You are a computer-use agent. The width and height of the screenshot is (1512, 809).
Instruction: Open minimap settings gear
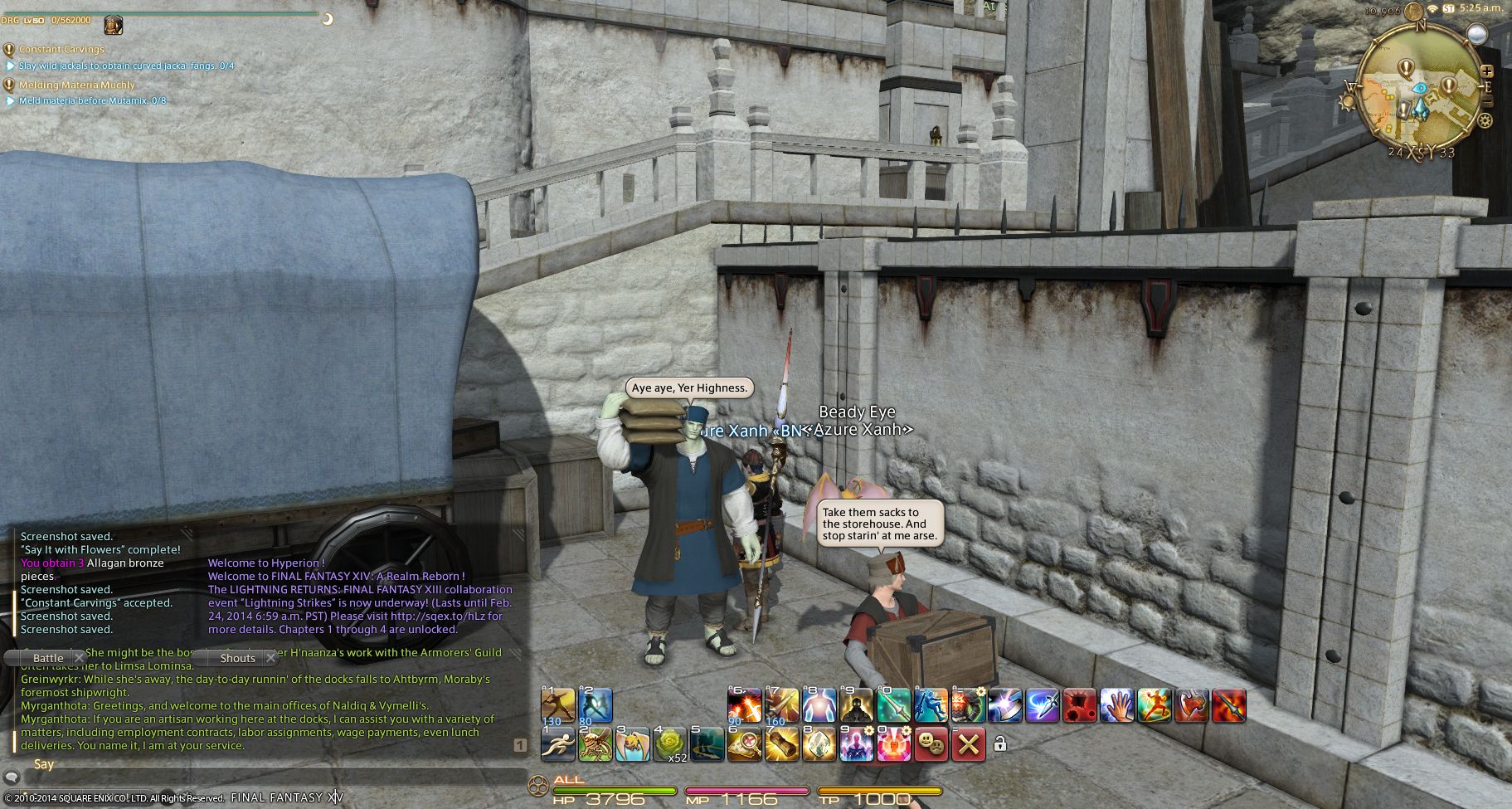tap(1485, 121)
